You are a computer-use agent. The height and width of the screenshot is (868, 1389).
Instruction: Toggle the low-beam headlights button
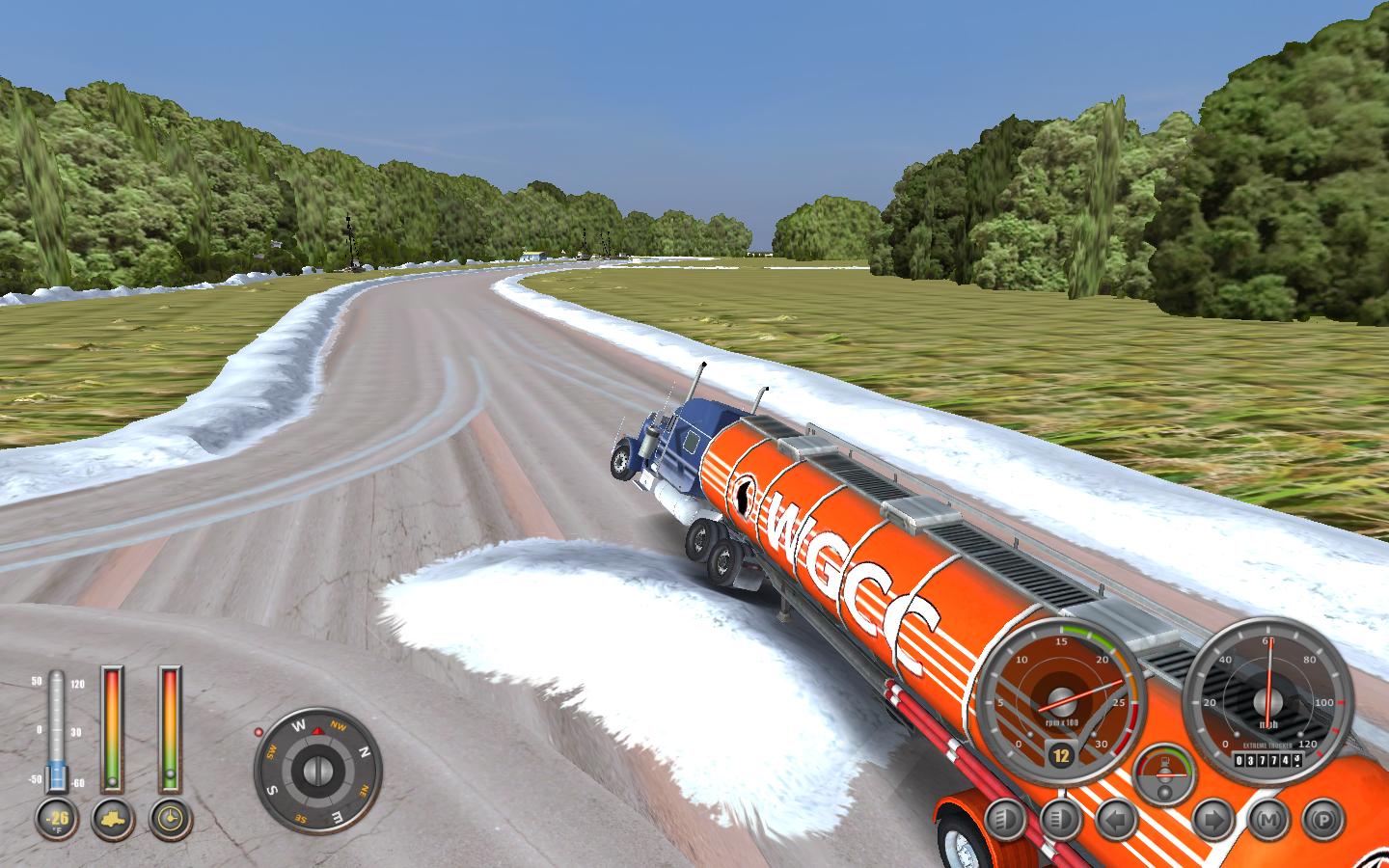tap(1006, 820)
